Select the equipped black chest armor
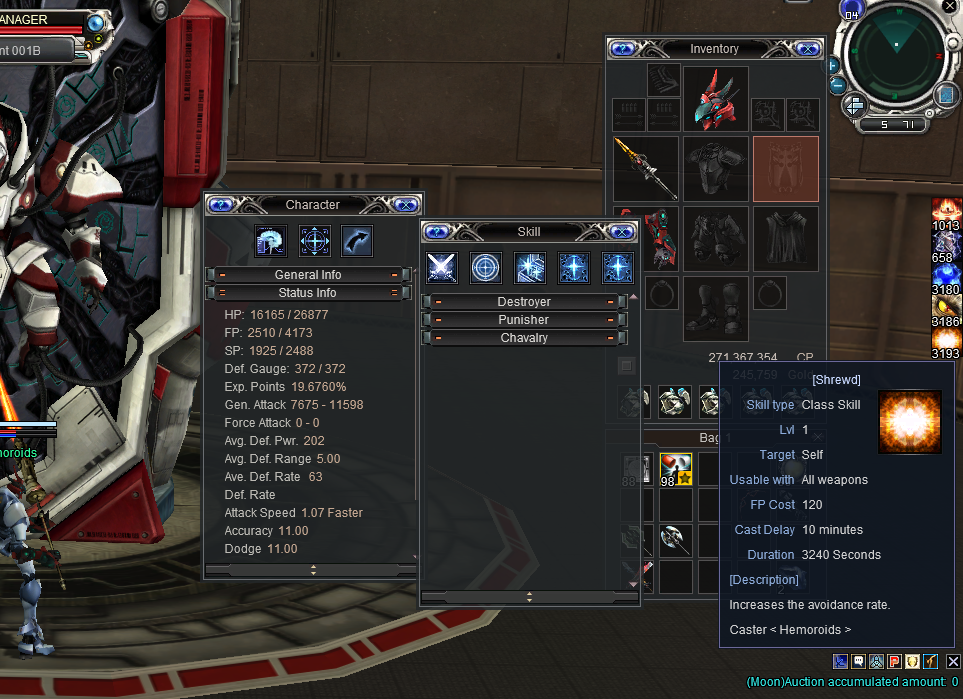Viewport: 963px width, 699px height. pos(715,168)
